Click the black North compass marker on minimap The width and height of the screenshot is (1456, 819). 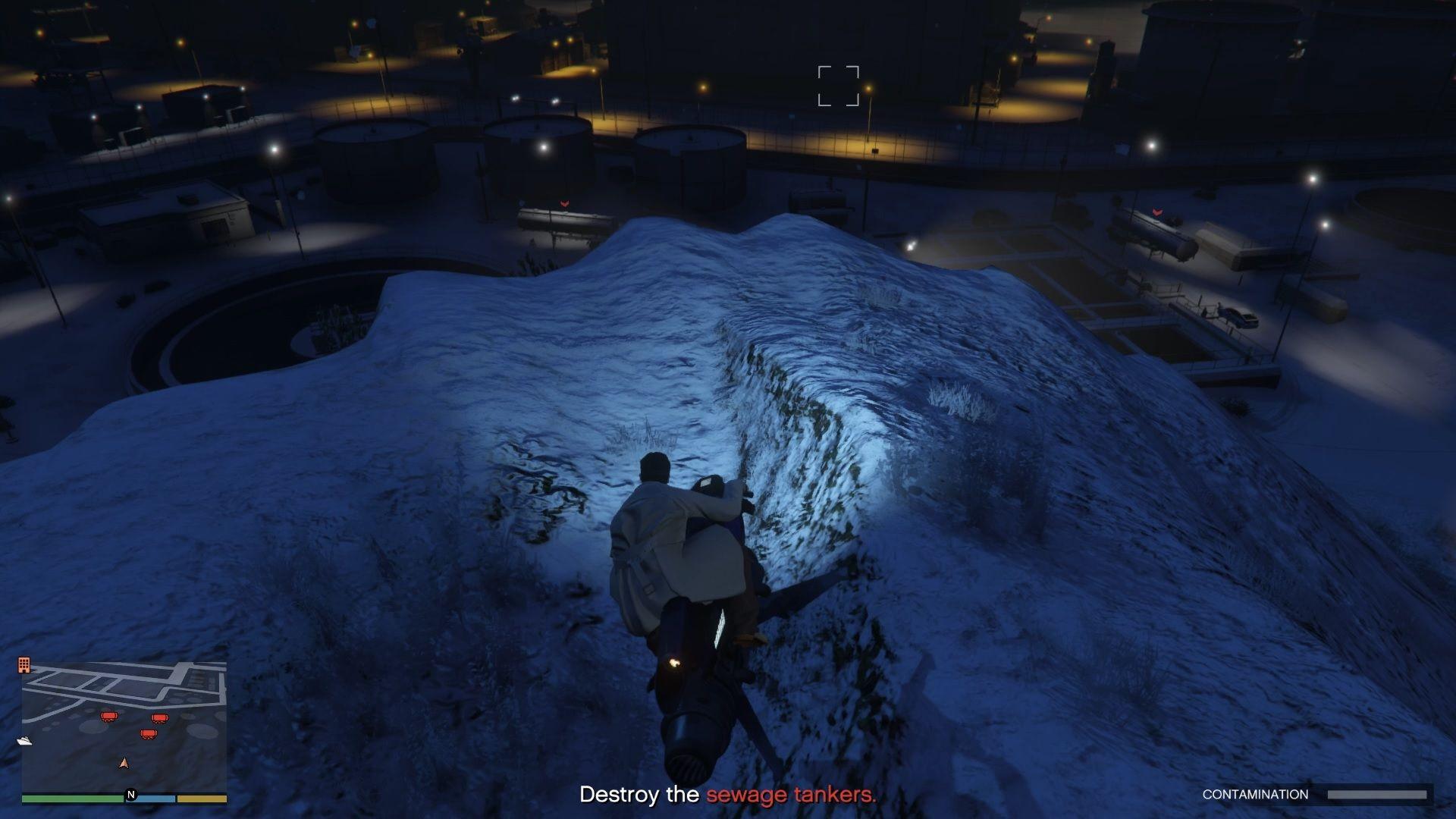(131, 794)
